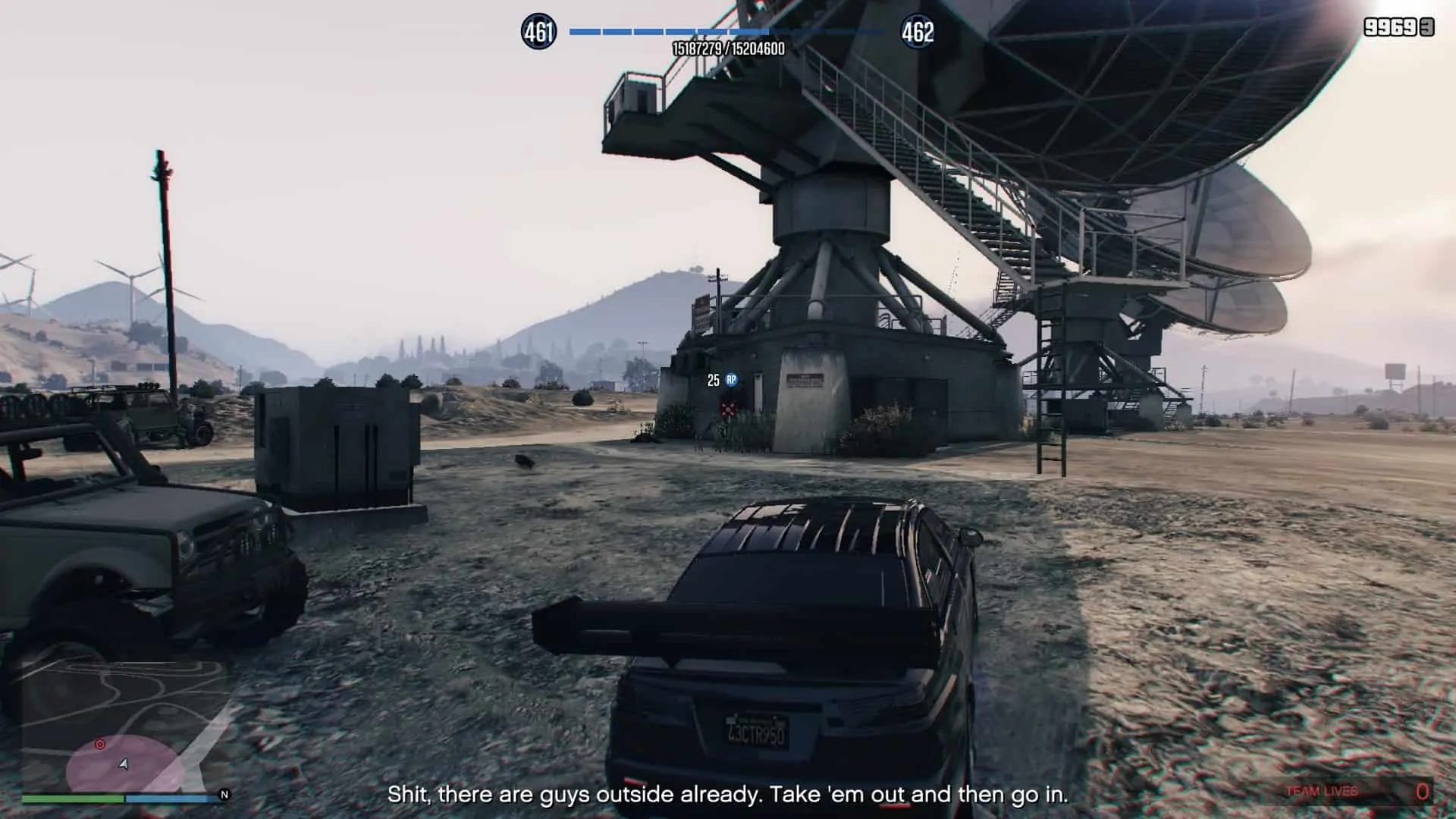The height and width of the screenshot is (819, 1456).
Task: Open the RP level progress display
Action: [726, 32]
